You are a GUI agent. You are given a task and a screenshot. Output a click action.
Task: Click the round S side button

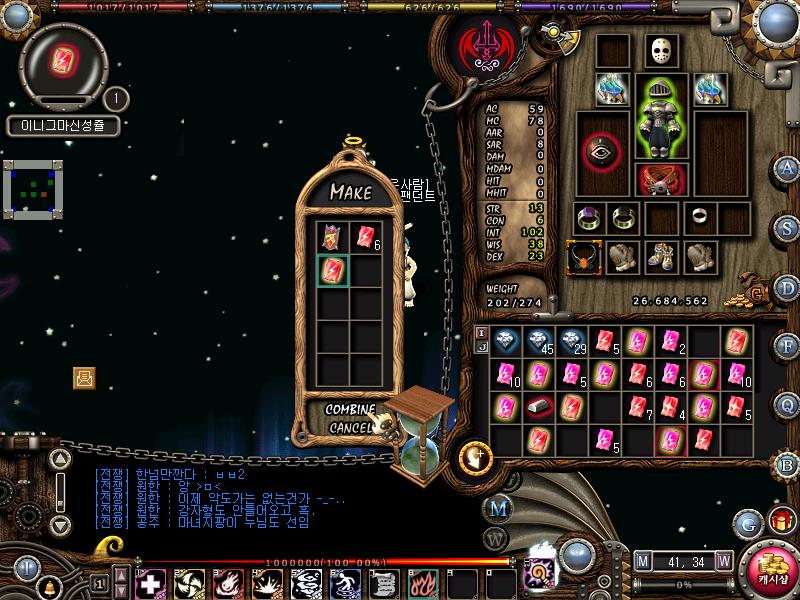[x=787, y=227]
